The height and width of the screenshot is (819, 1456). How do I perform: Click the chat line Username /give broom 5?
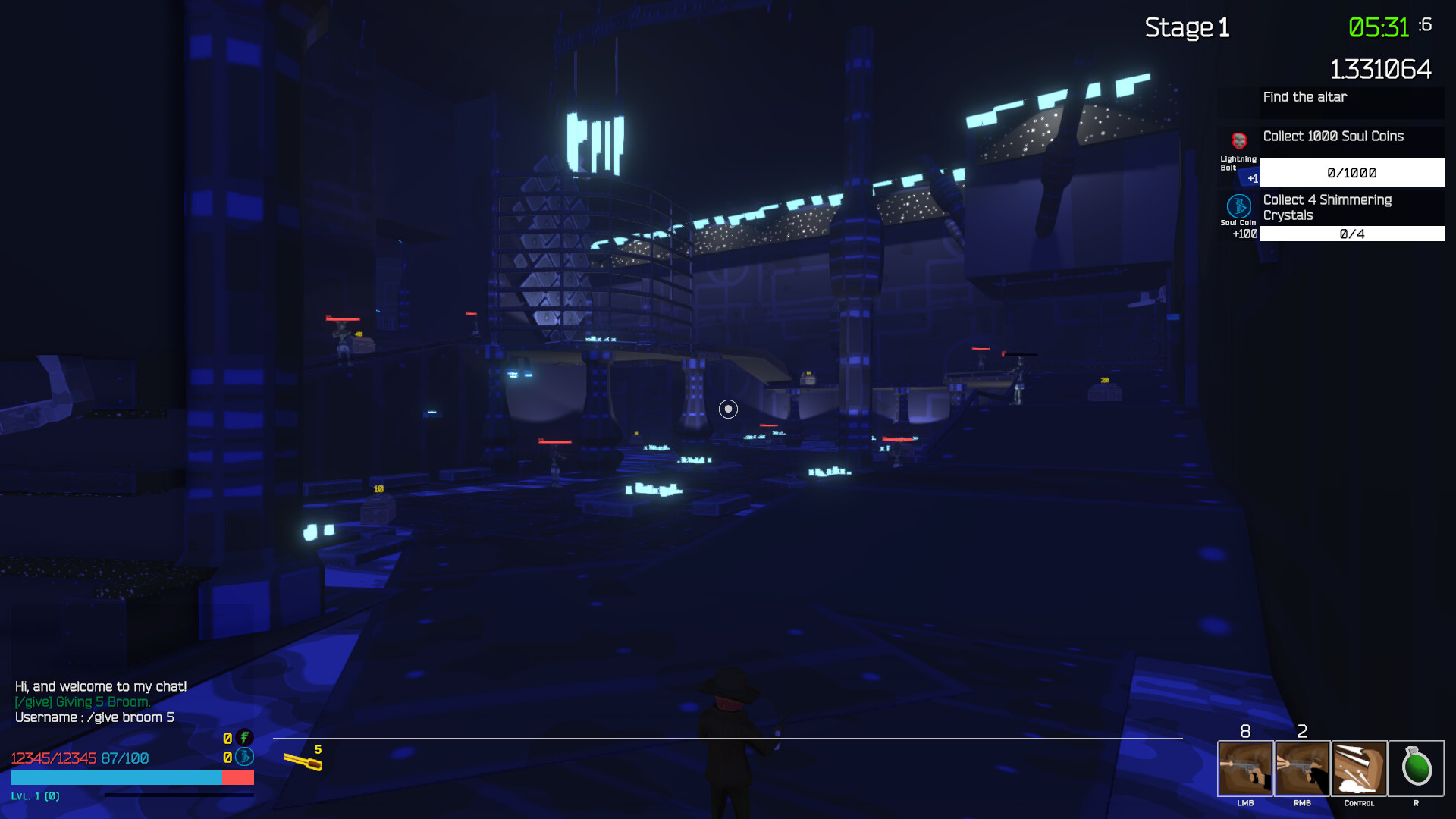[94, 716]
